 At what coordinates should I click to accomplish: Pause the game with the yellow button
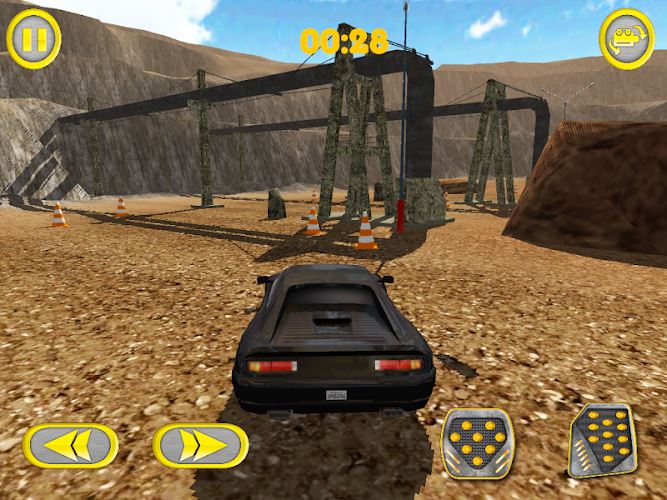click(x=34, y=38)
